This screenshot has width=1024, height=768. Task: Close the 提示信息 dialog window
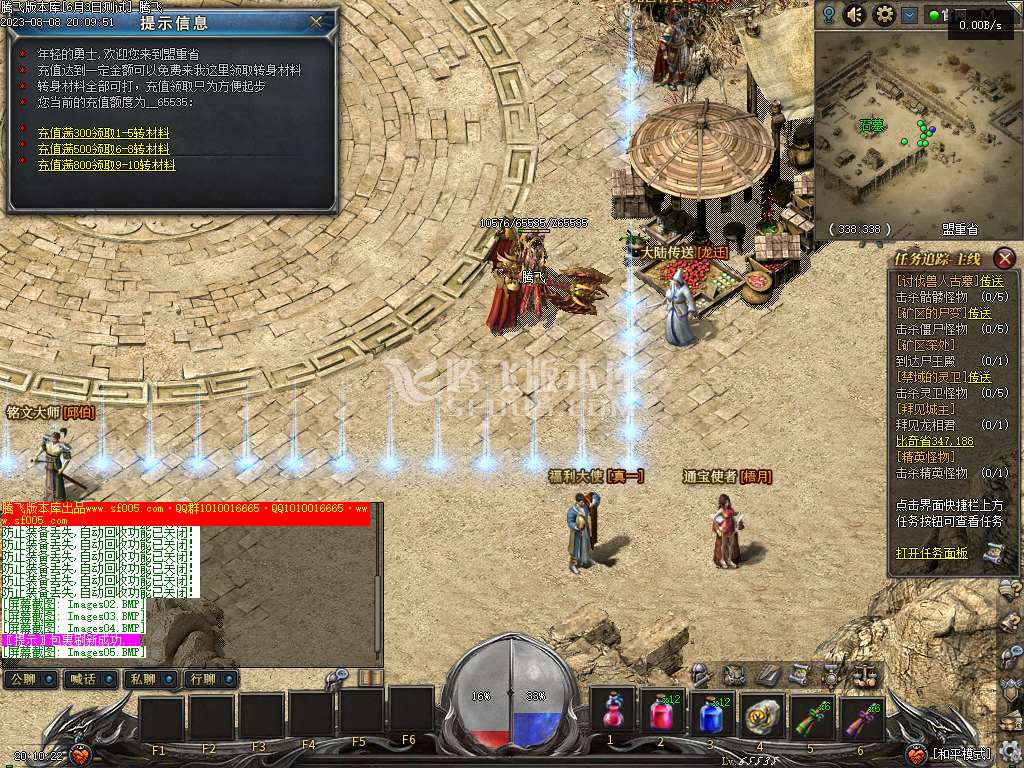click(x=317, y=21)
